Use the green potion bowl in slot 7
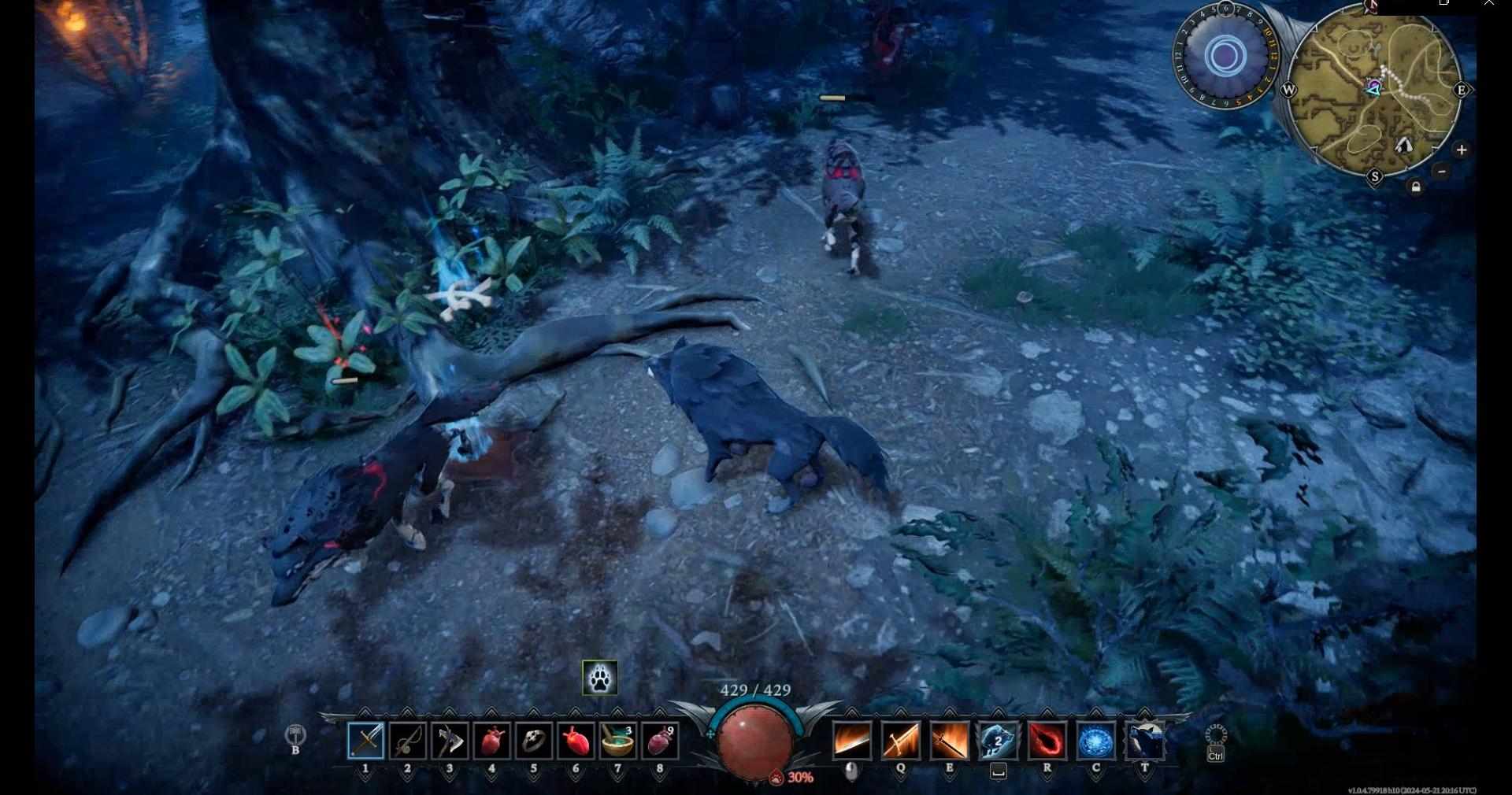1512x795 pixels. [x=618, y=740]
